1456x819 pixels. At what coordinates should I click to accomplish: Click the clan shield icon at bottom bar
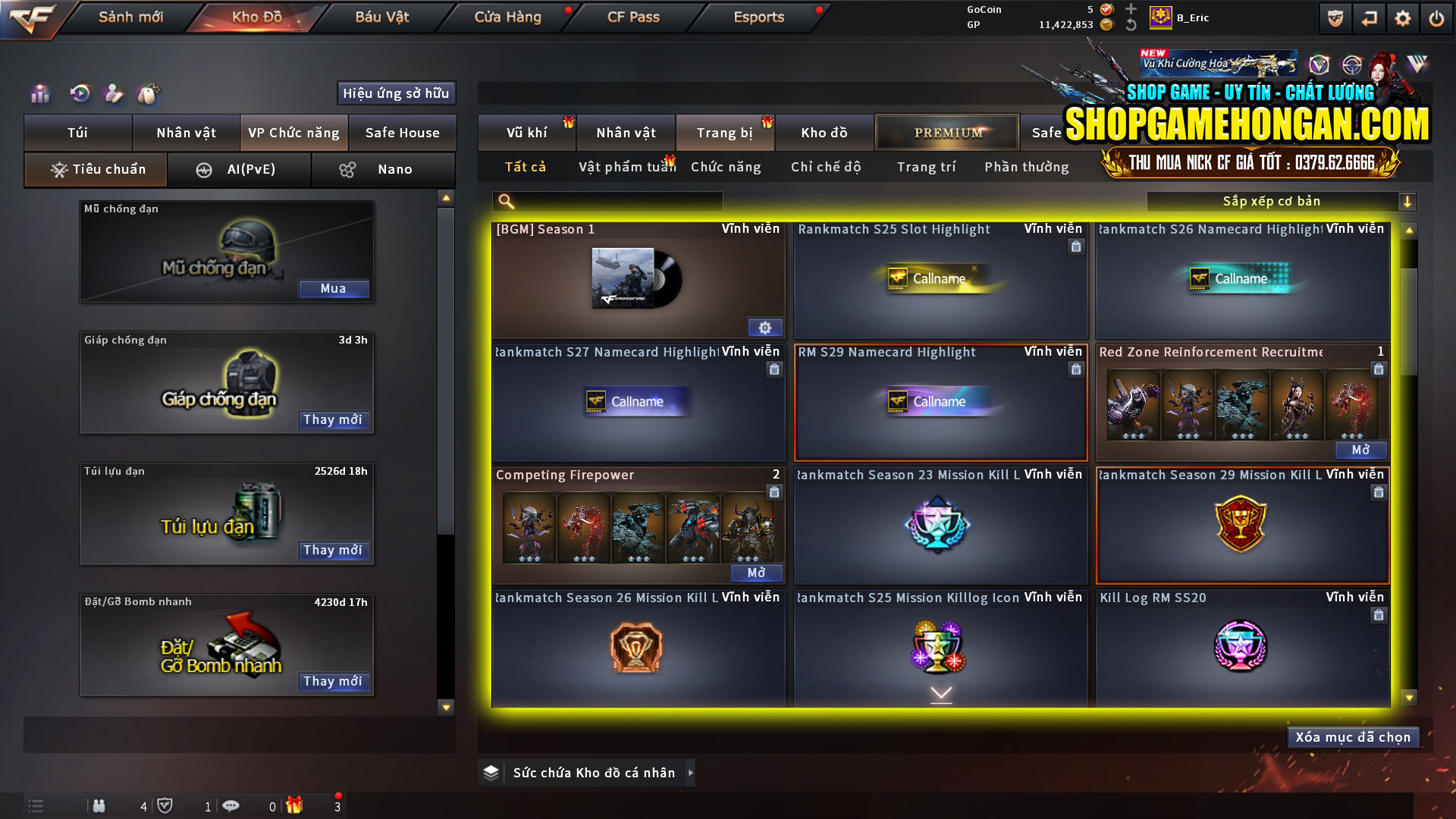[166, 805]
